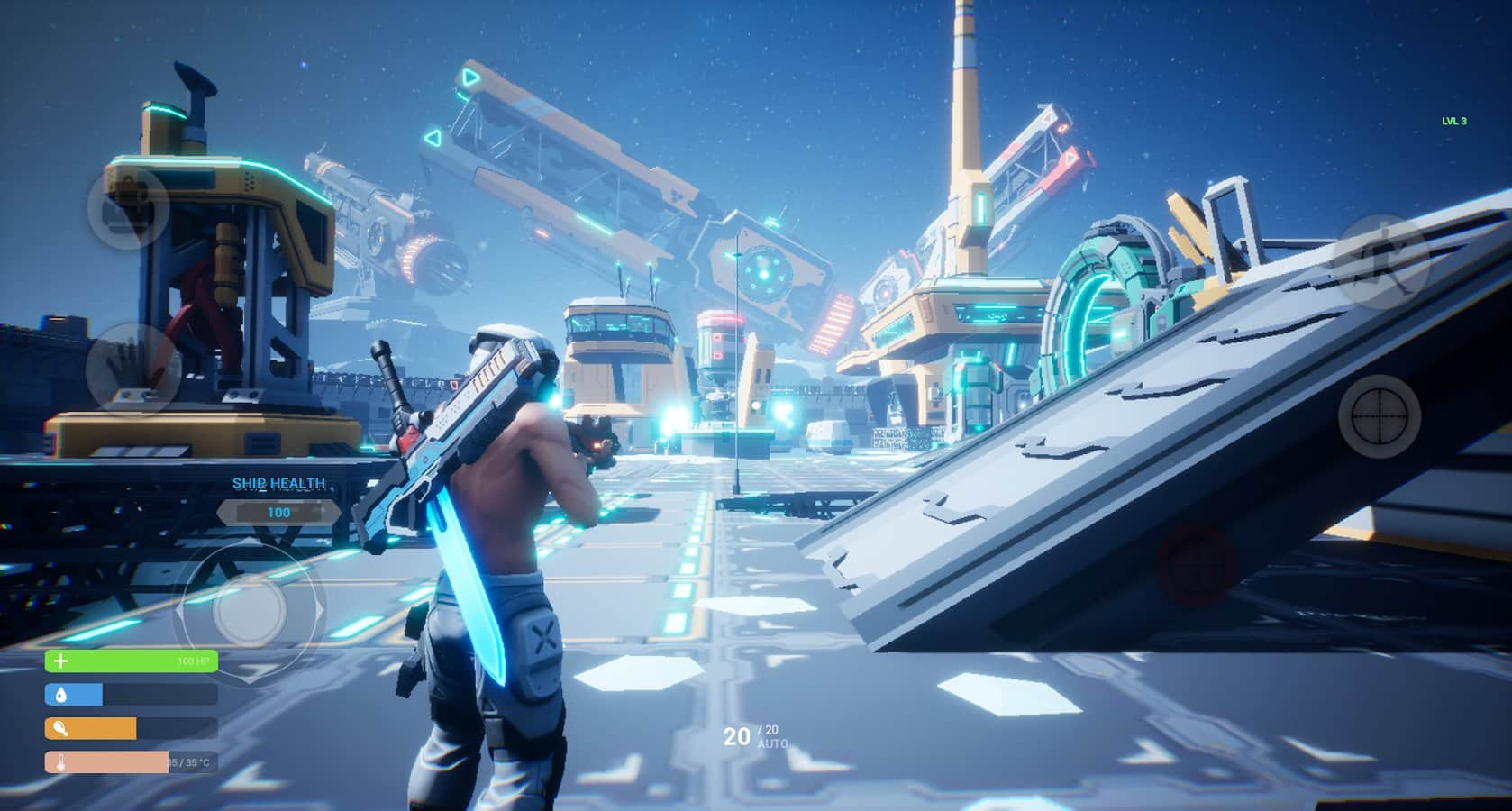
Task: Tap the hand interact button
Action: [132, 368]
